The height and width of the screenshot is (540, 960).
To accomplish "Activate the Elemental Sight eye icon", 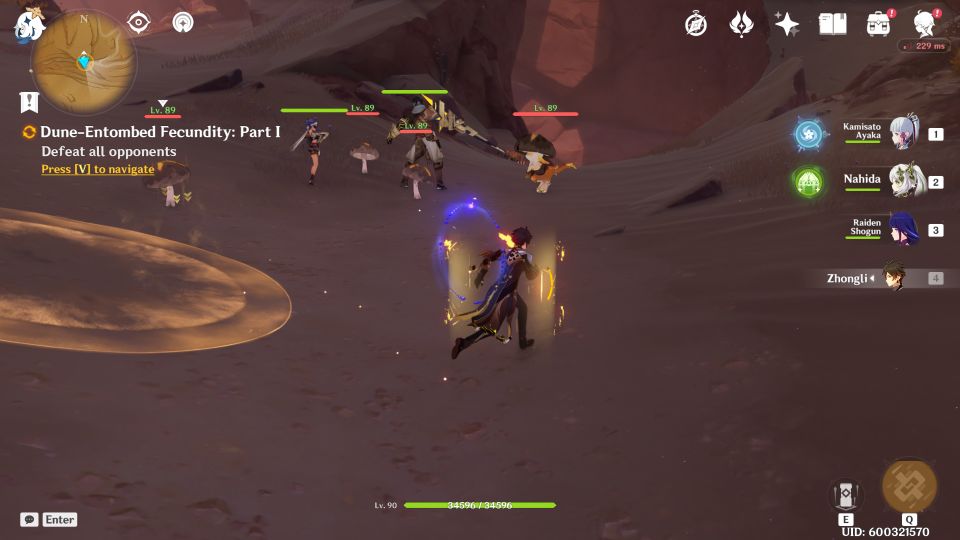I will tap(138, 23).
